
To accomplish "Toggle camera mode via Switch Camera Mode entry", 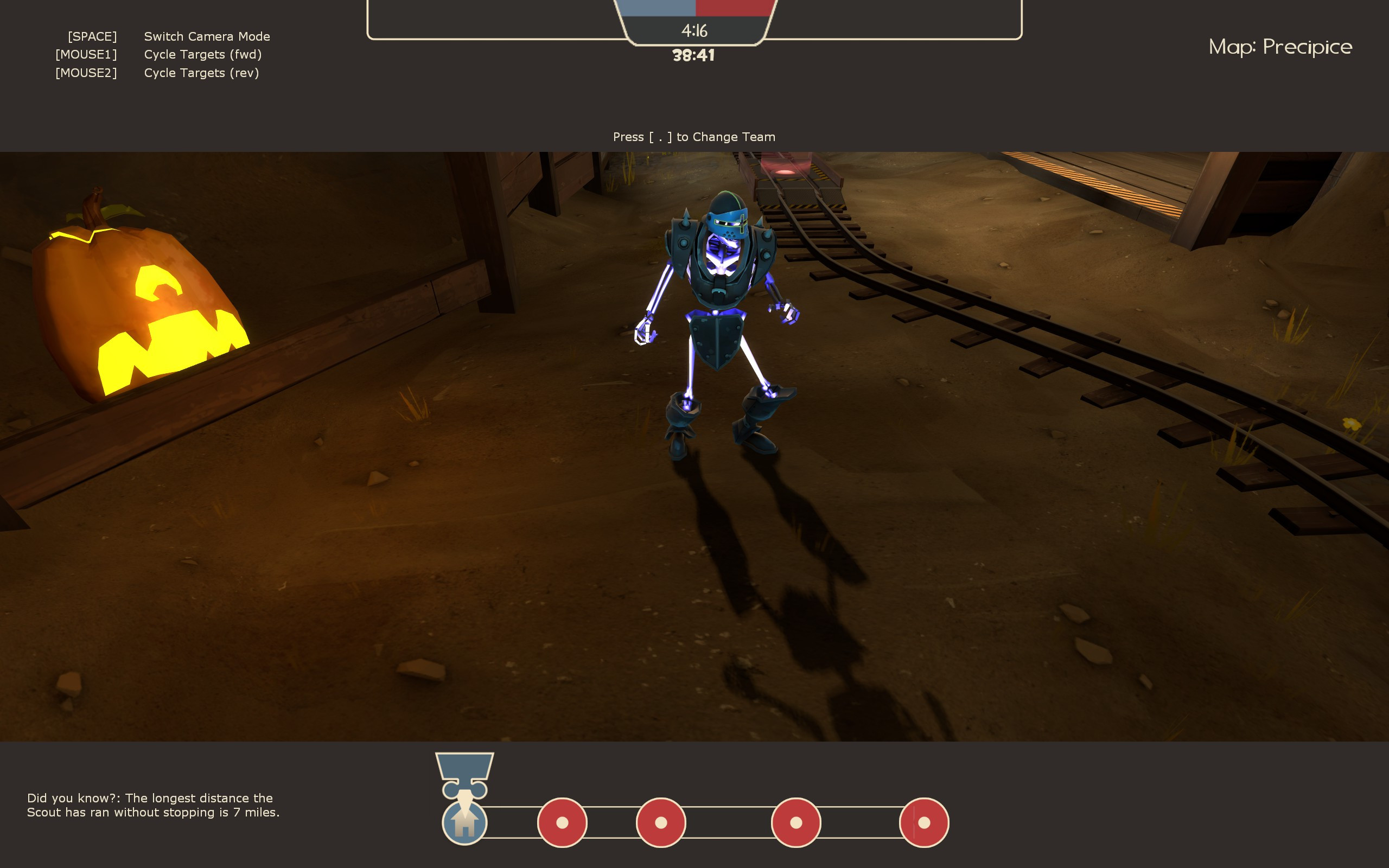I will (208, 36).
